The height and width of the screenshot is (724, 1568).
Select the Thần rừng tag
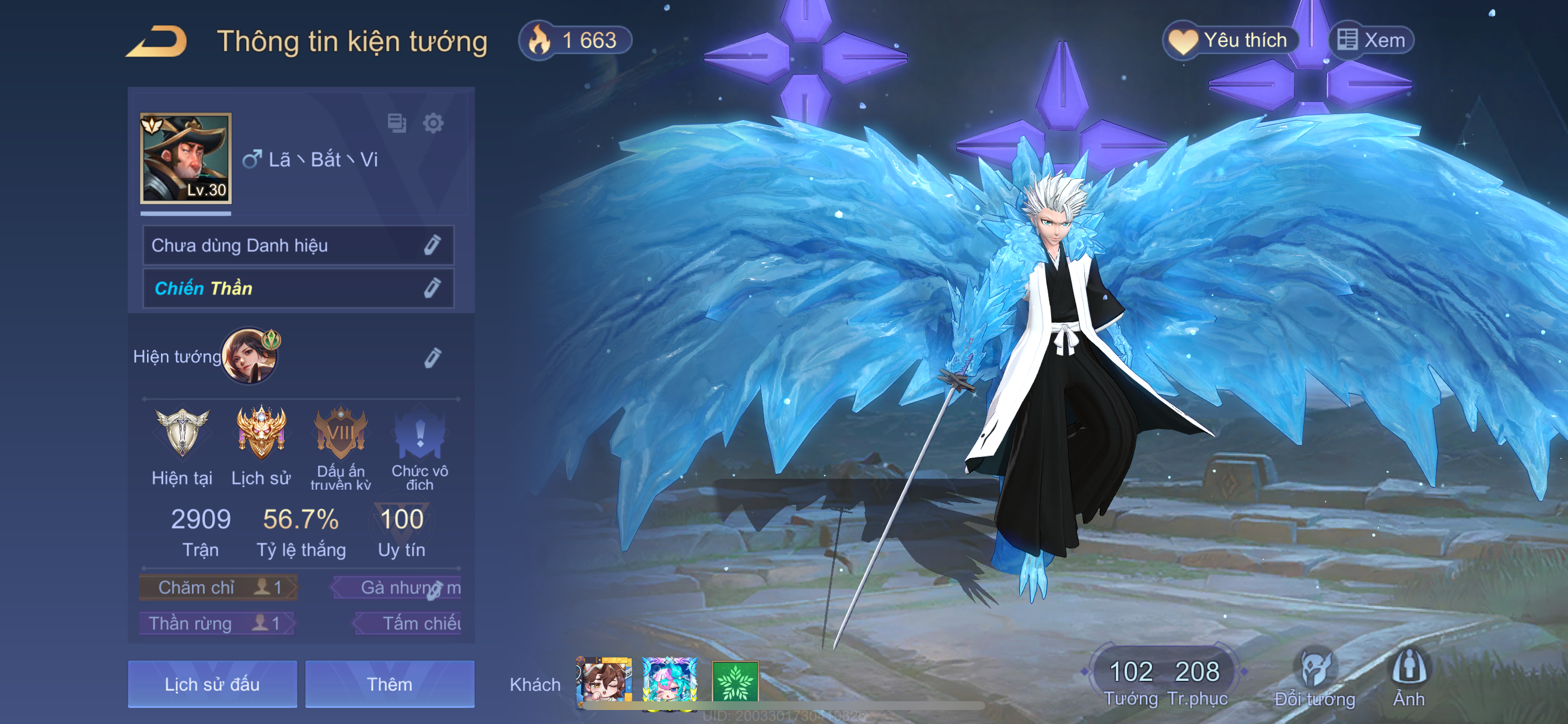216,623
